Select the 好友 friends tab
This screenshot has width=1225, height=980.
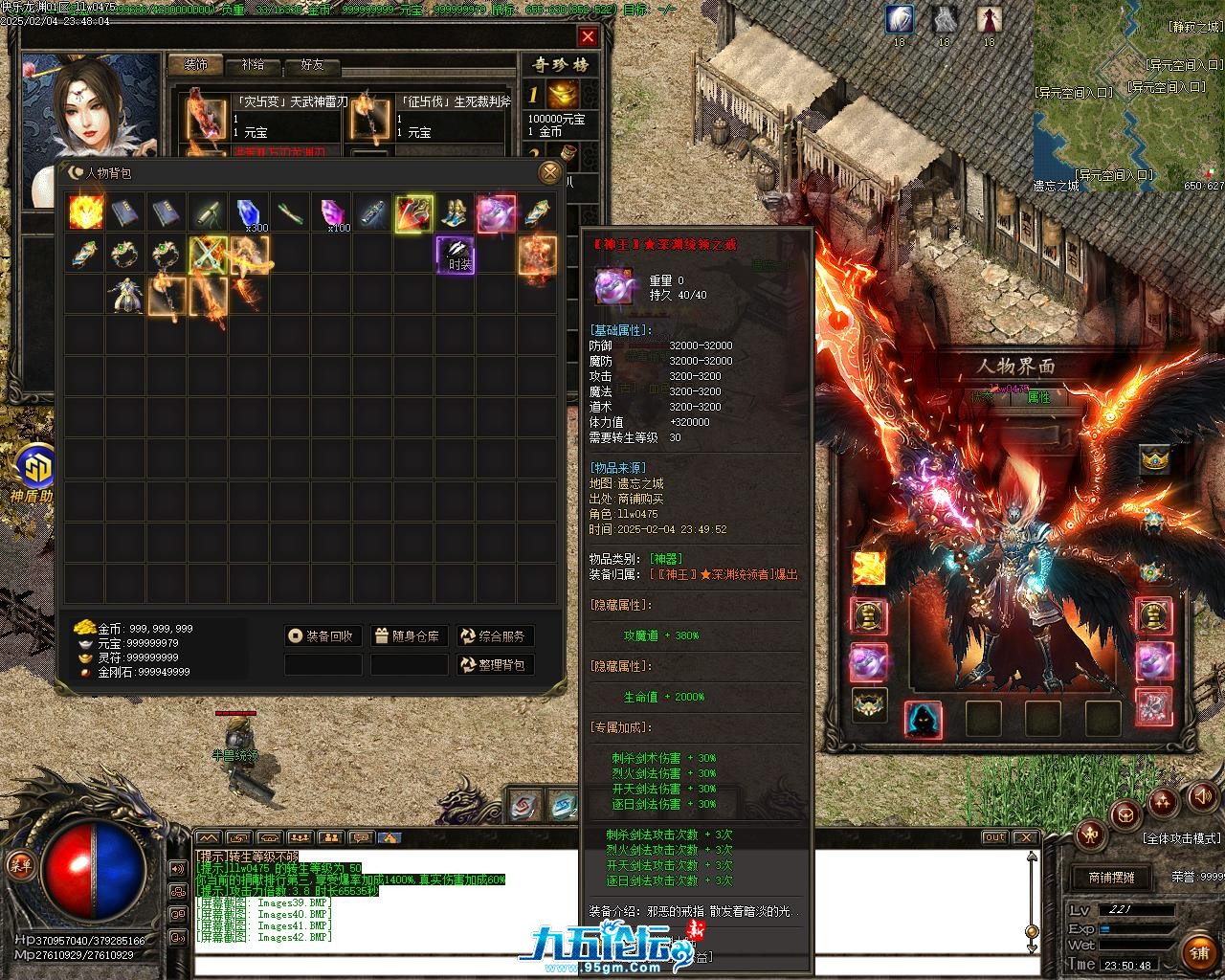(312, 65)
